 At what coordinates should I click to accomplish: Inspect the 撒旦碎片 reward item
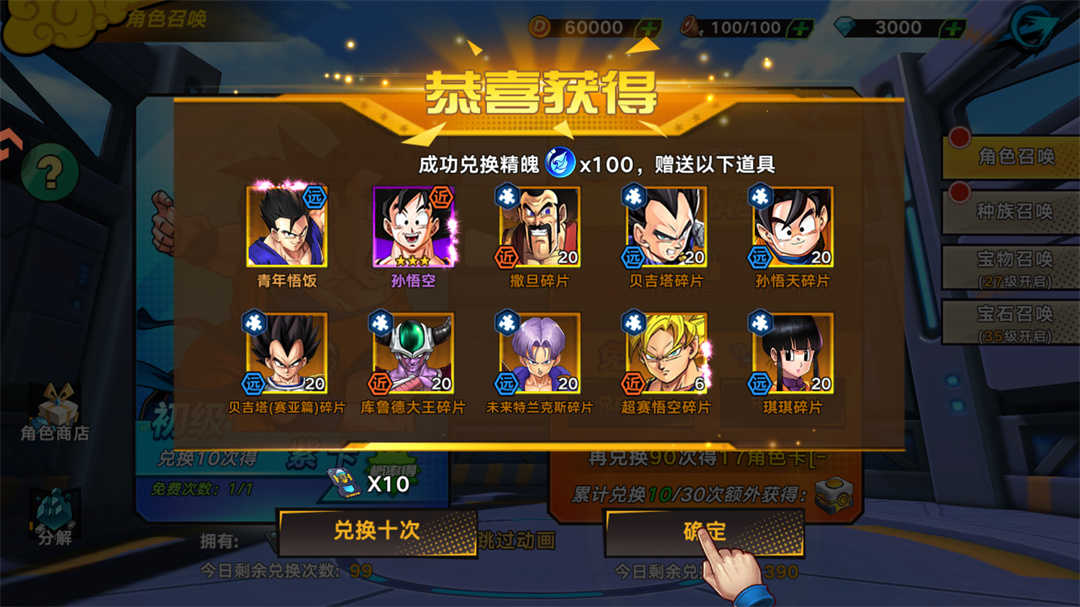tap(539, 227)
